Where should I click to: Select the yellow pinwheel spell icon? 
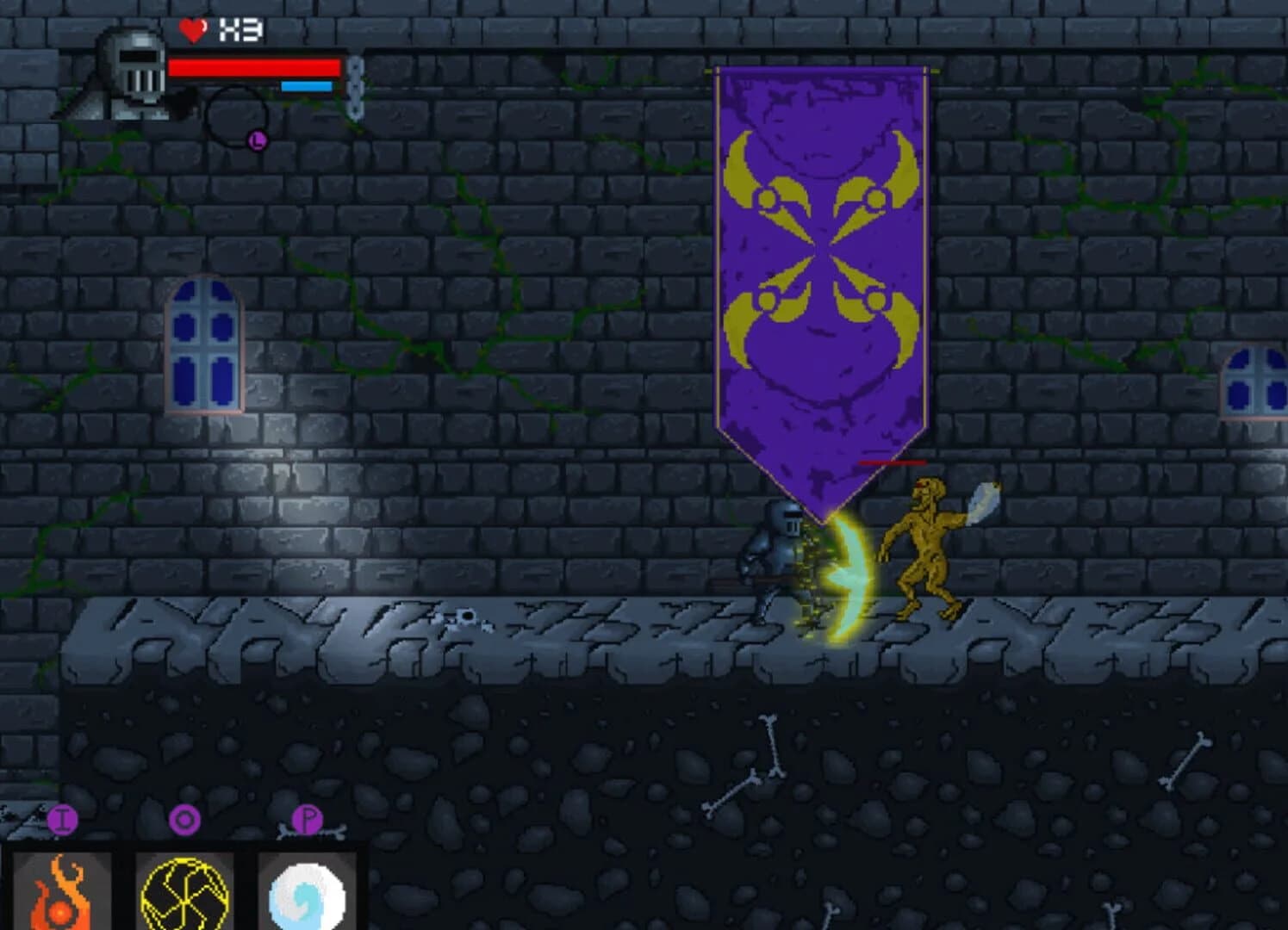[x=186, y=897]
